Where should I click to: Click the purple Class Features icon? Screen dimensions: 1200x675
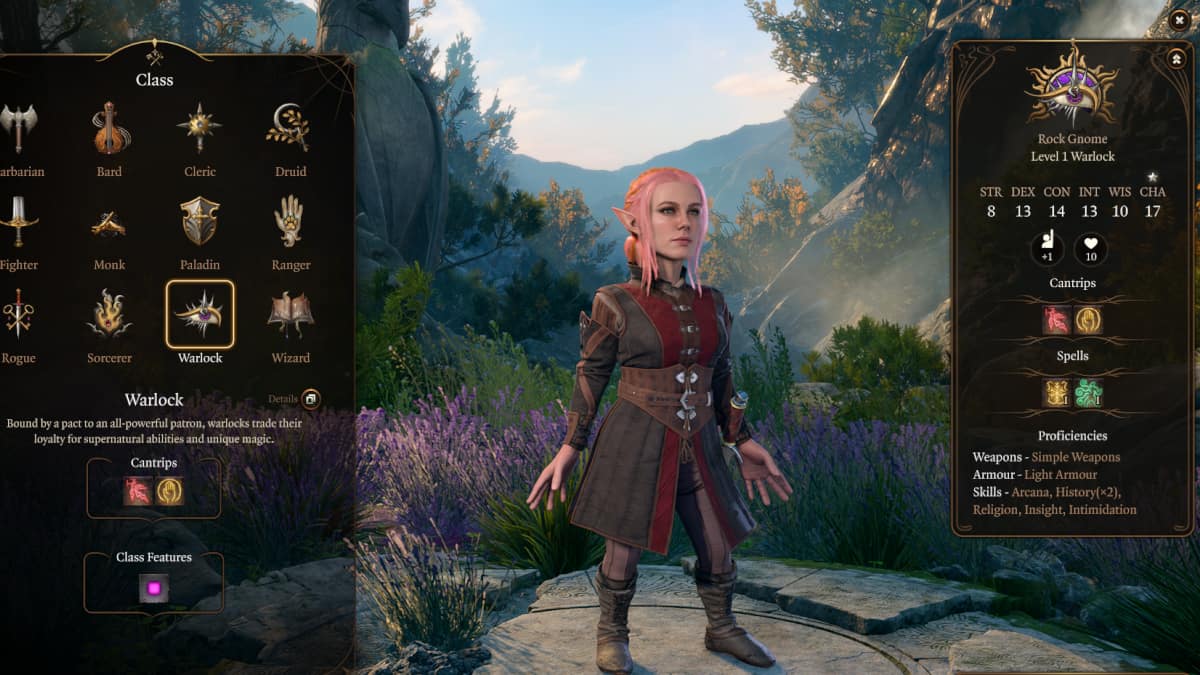point(154,589)
